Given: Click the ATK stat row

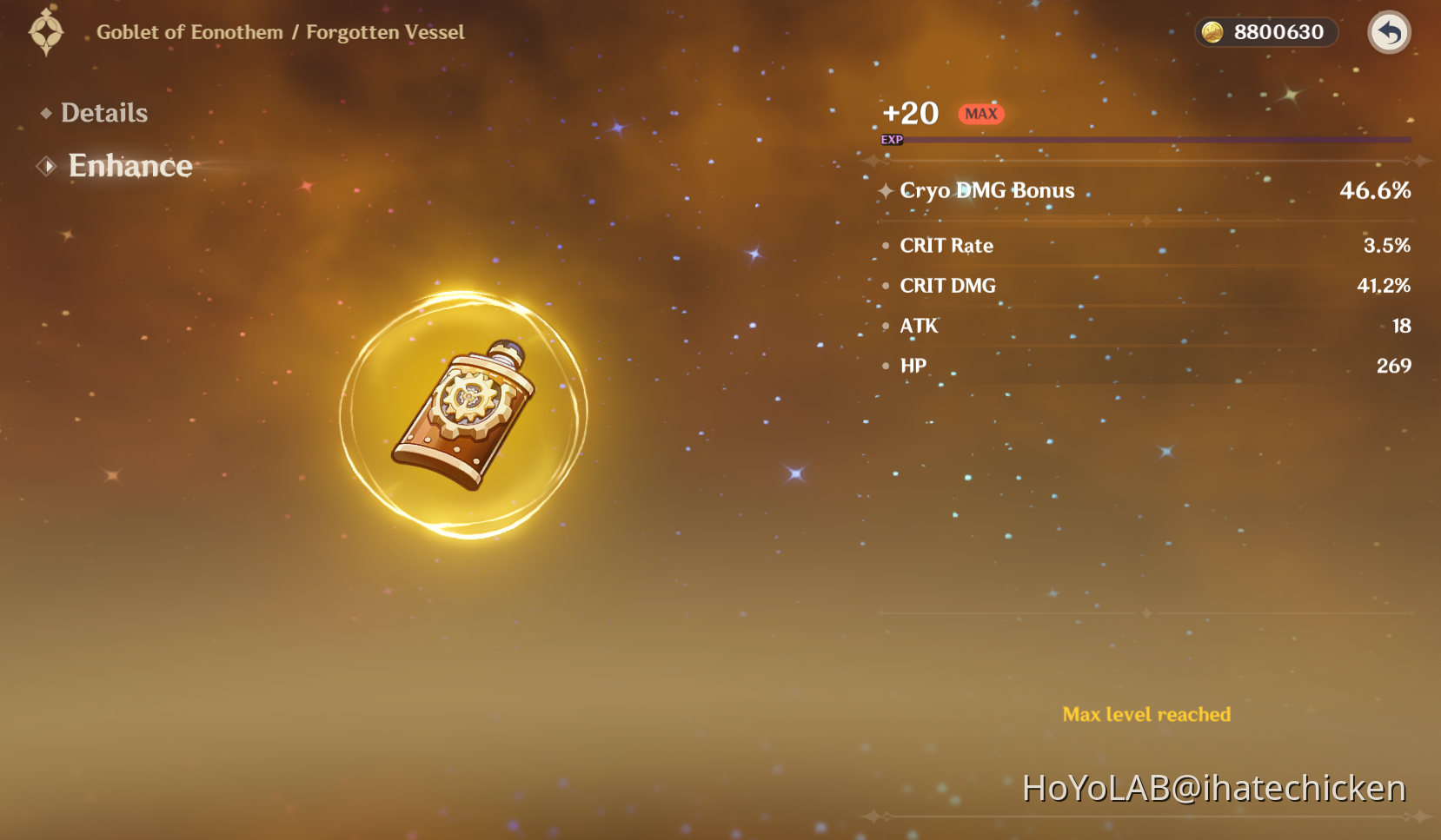Looking at the screenshot, I should (x=918, y=326).
